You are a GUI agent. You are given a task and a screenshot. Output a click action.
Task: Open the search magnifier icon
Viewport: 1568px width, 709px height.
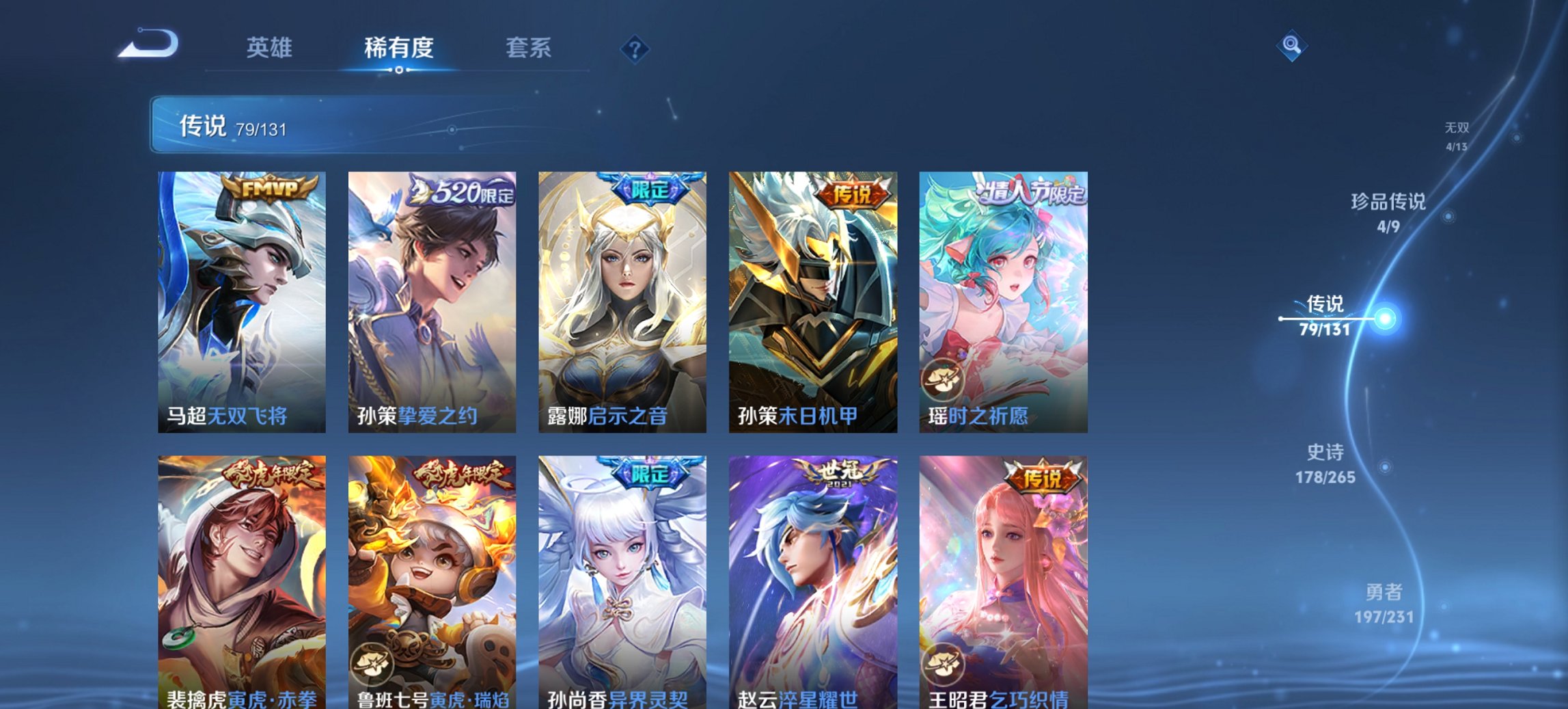click(1291, 46)
